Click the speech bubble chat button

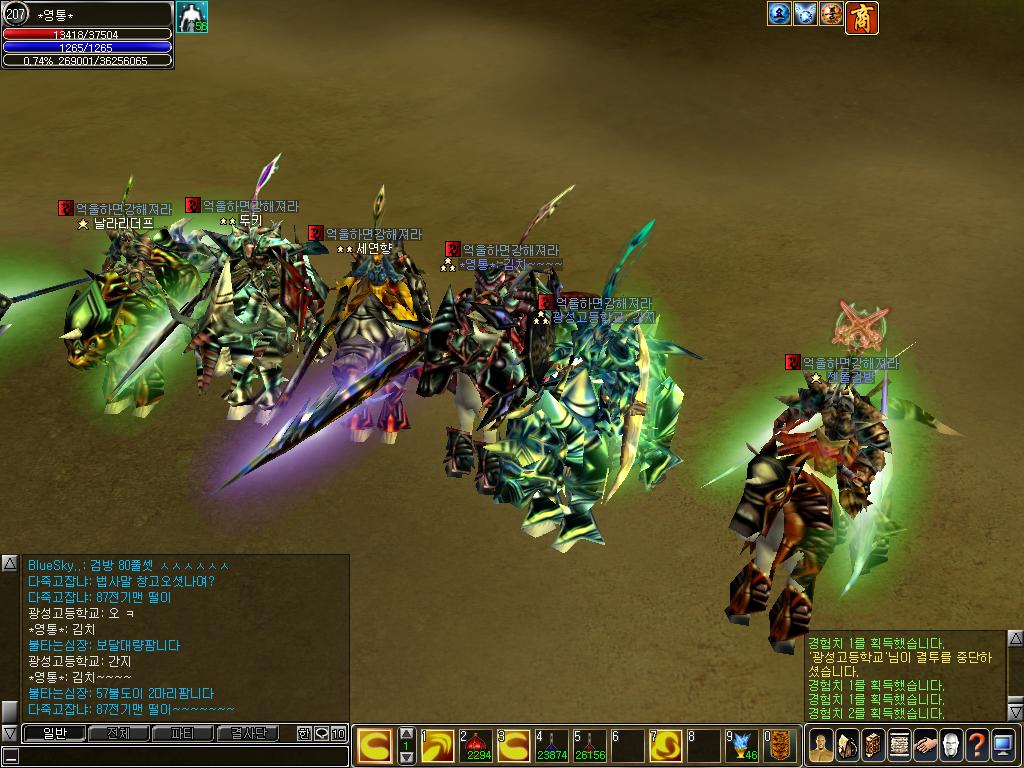coord(321,734)
